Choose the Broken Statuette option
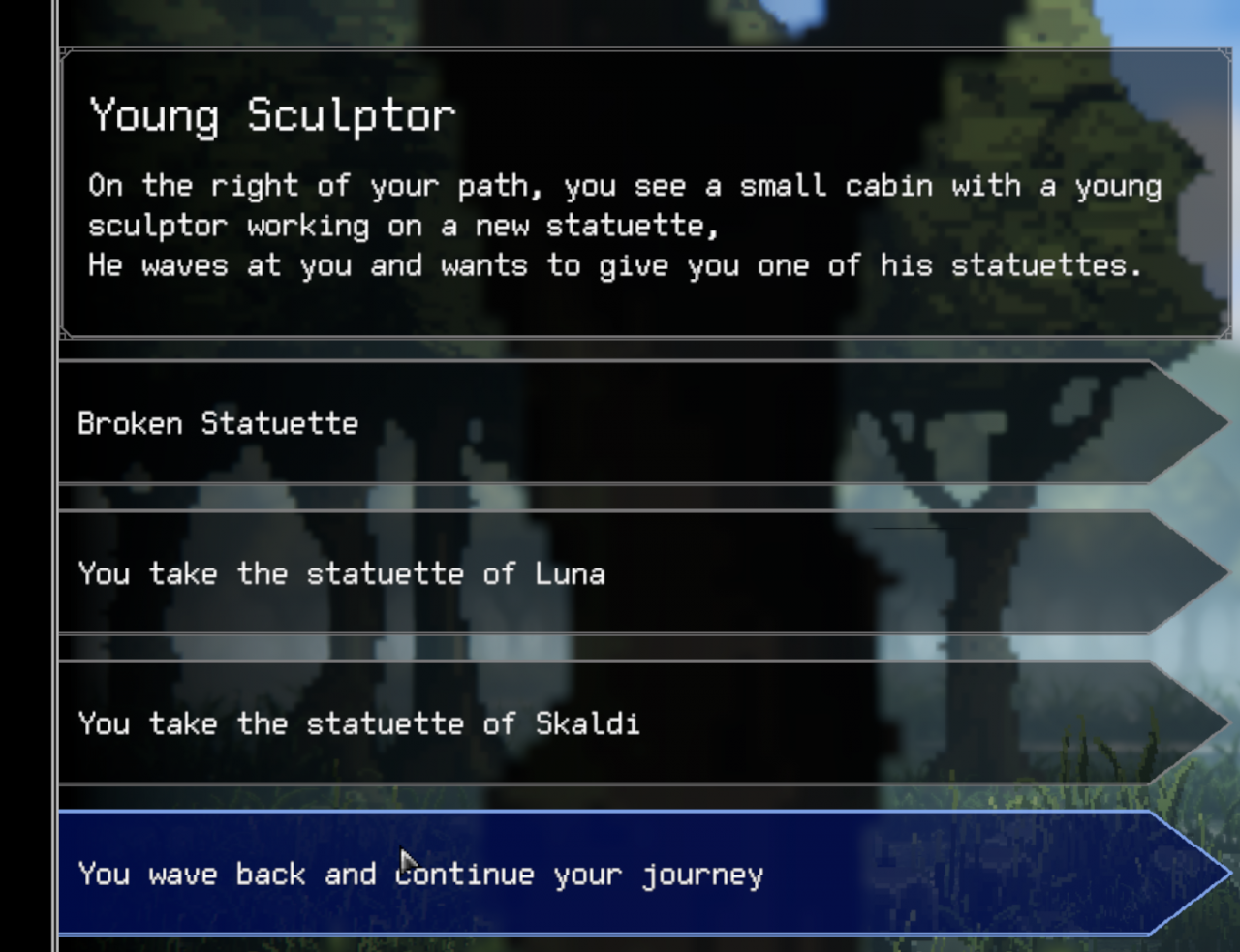This screenshot has height=952, width=1240. 620,423
